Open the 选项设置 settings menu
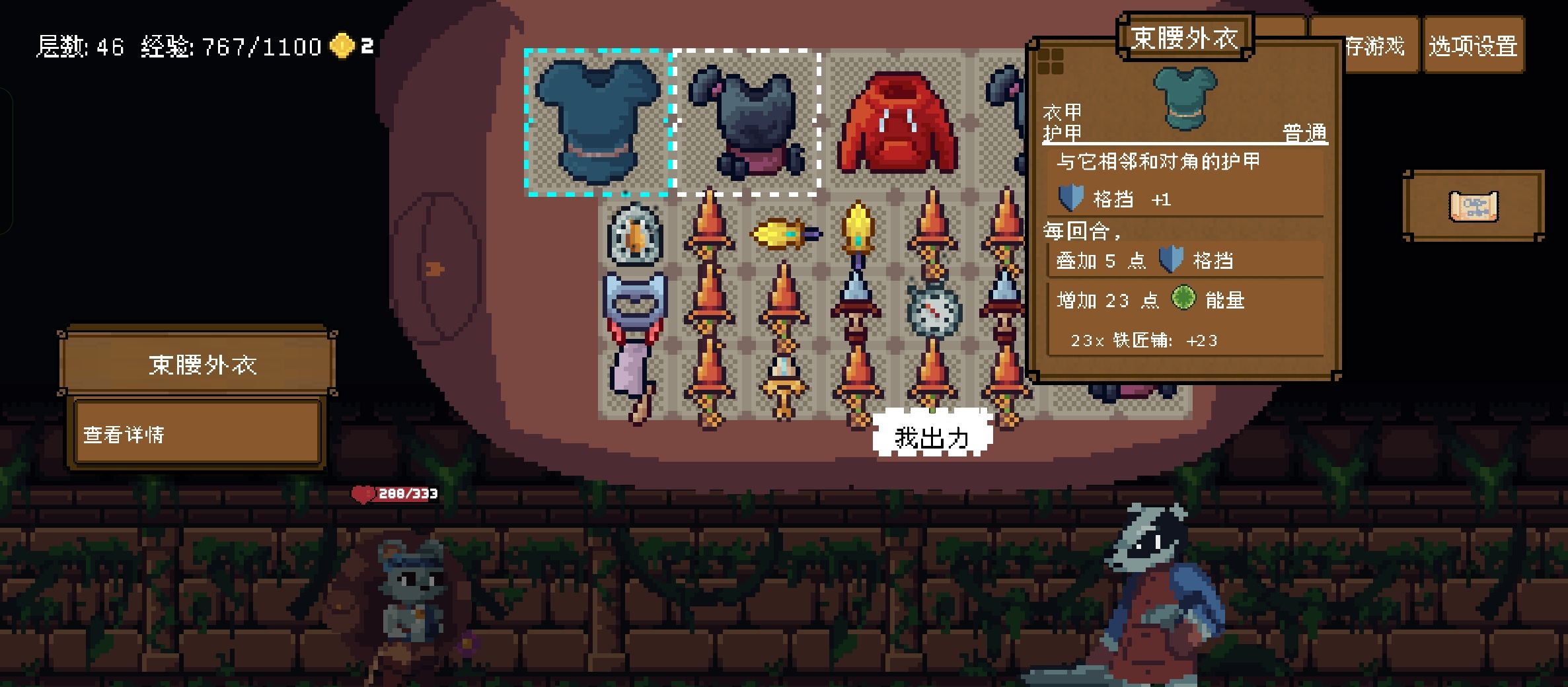 pyautogui.click(x=1474, y=46)
